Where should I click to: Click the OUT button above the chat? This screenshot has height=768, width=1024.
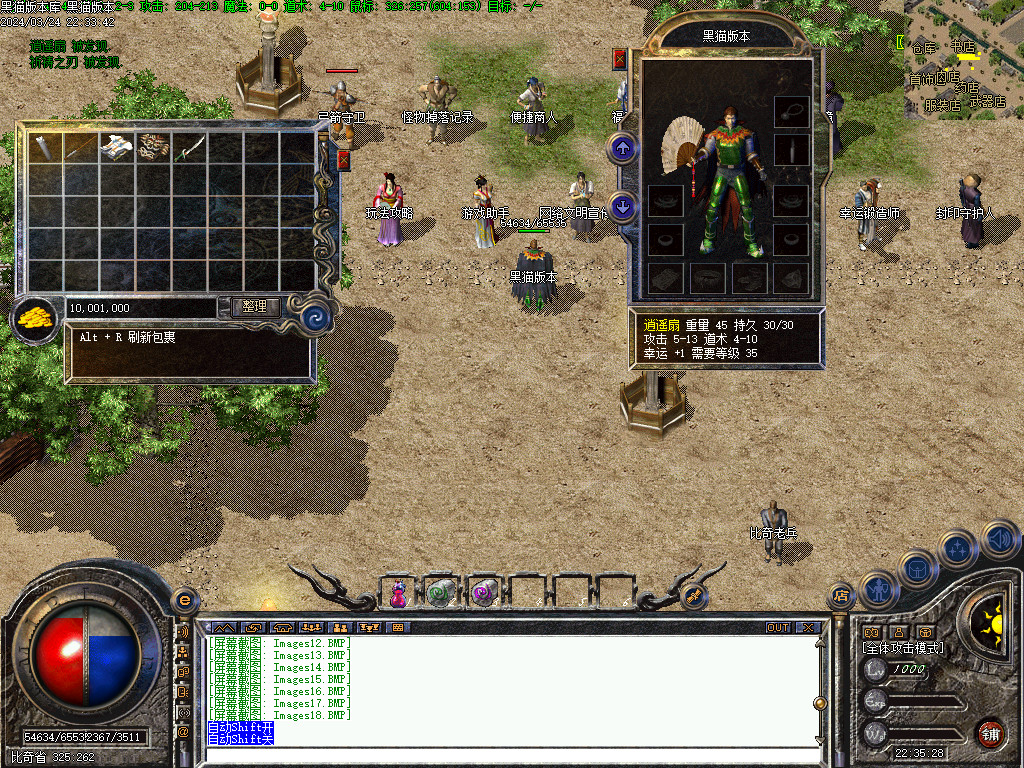click(778, 628)
